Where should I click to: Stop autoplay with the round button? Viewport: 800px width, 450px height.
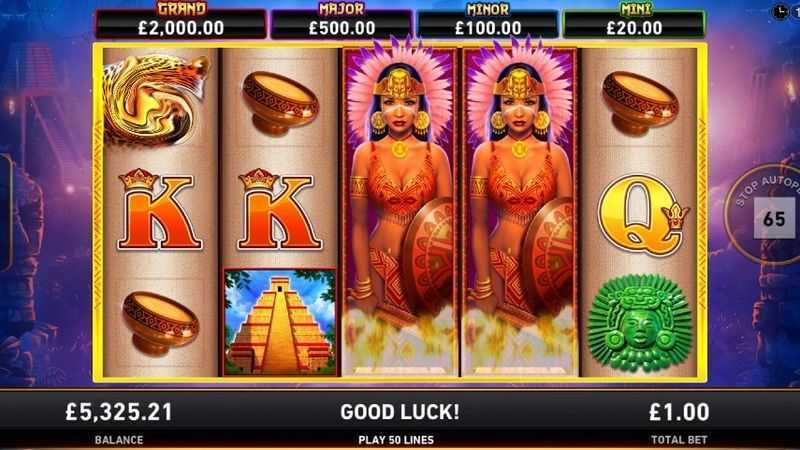coord(771,217)
